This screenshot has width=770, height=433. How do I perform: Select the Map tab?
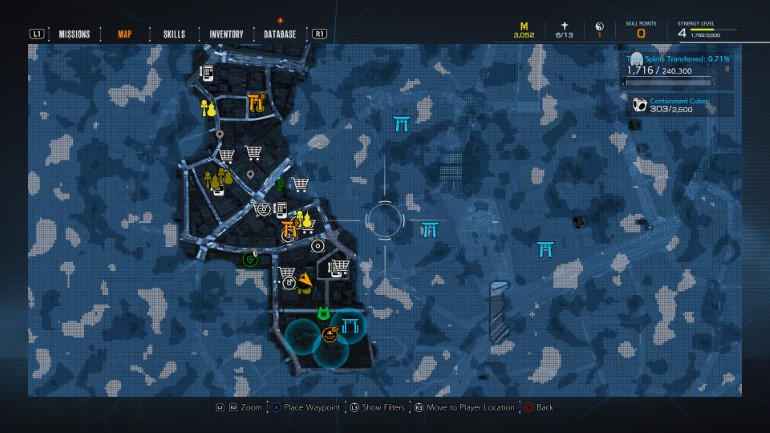coord(125,34)
